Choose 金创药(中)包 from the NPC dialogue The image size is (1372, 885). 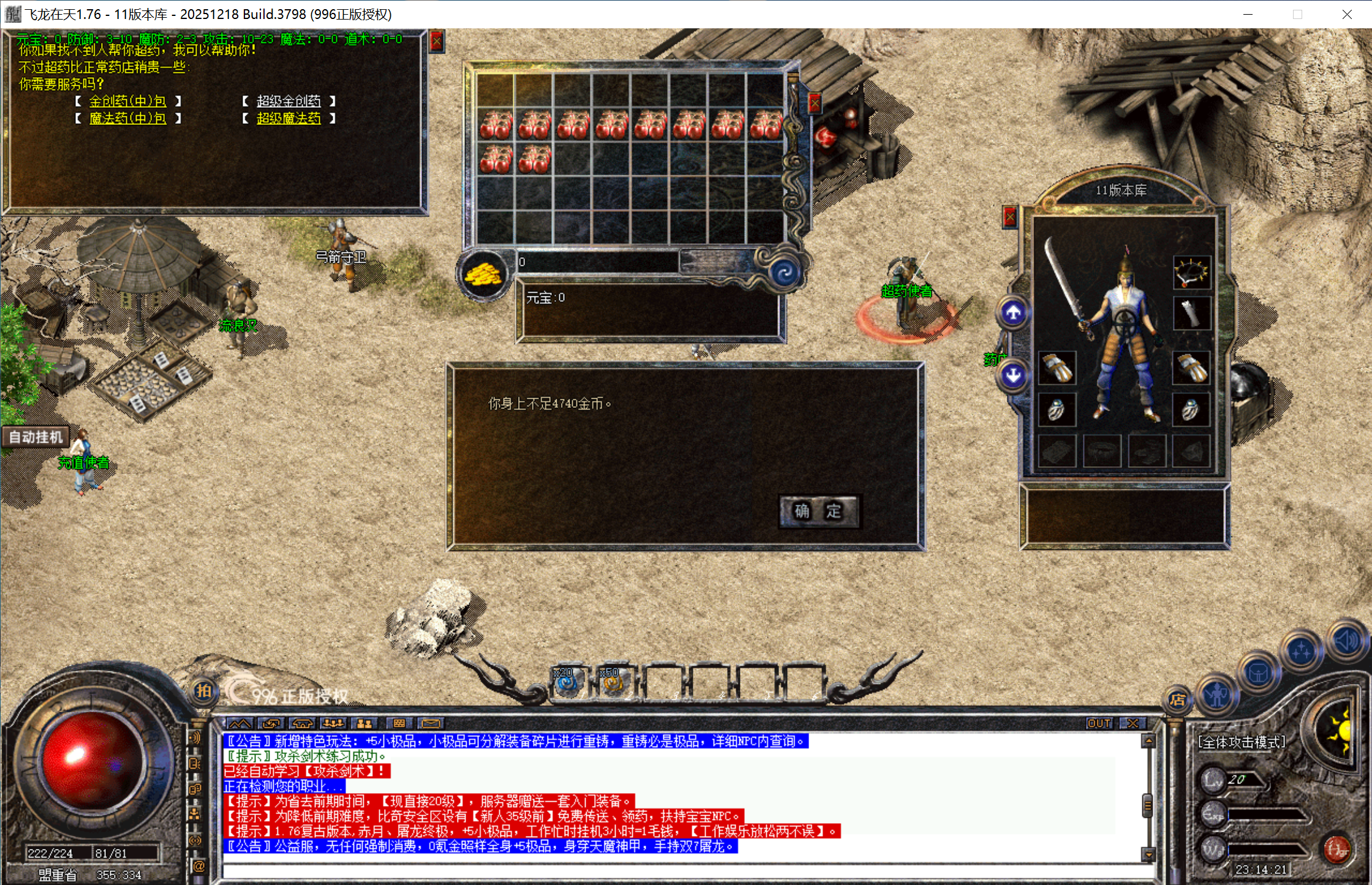pyautogui.click(x=127, y=101)
